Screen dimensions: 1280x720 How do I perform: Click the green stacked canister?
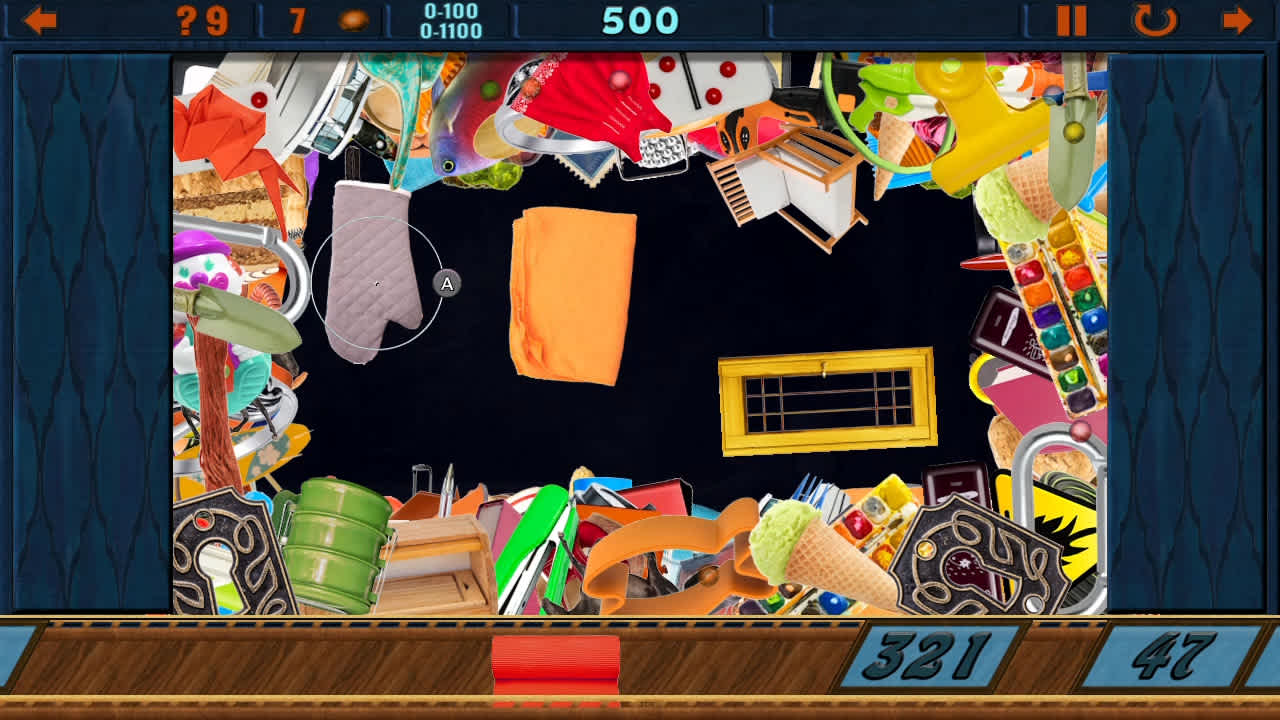tap(335, 540)
